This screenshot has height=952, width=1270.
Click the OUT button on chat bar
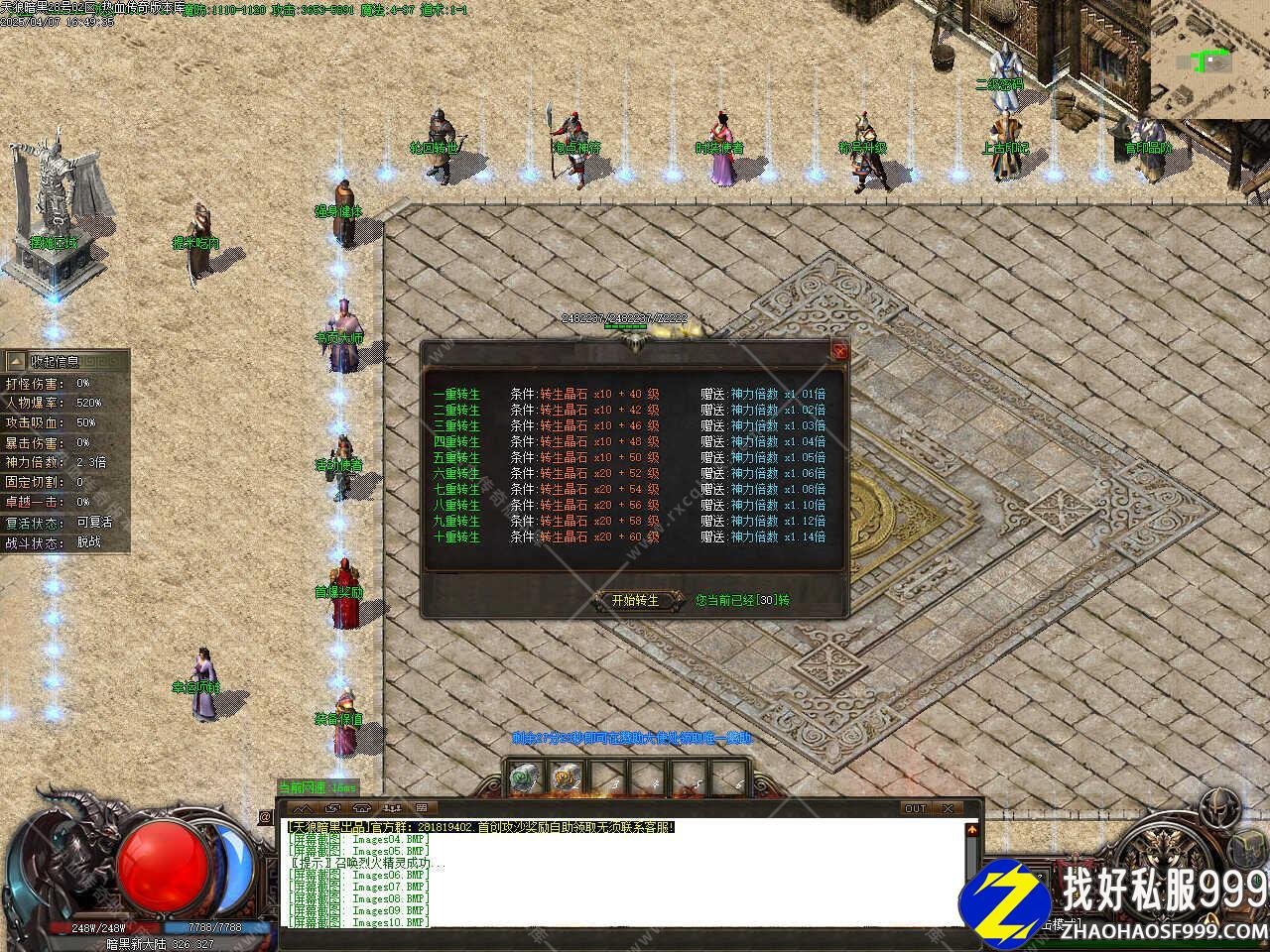point(915,808)
